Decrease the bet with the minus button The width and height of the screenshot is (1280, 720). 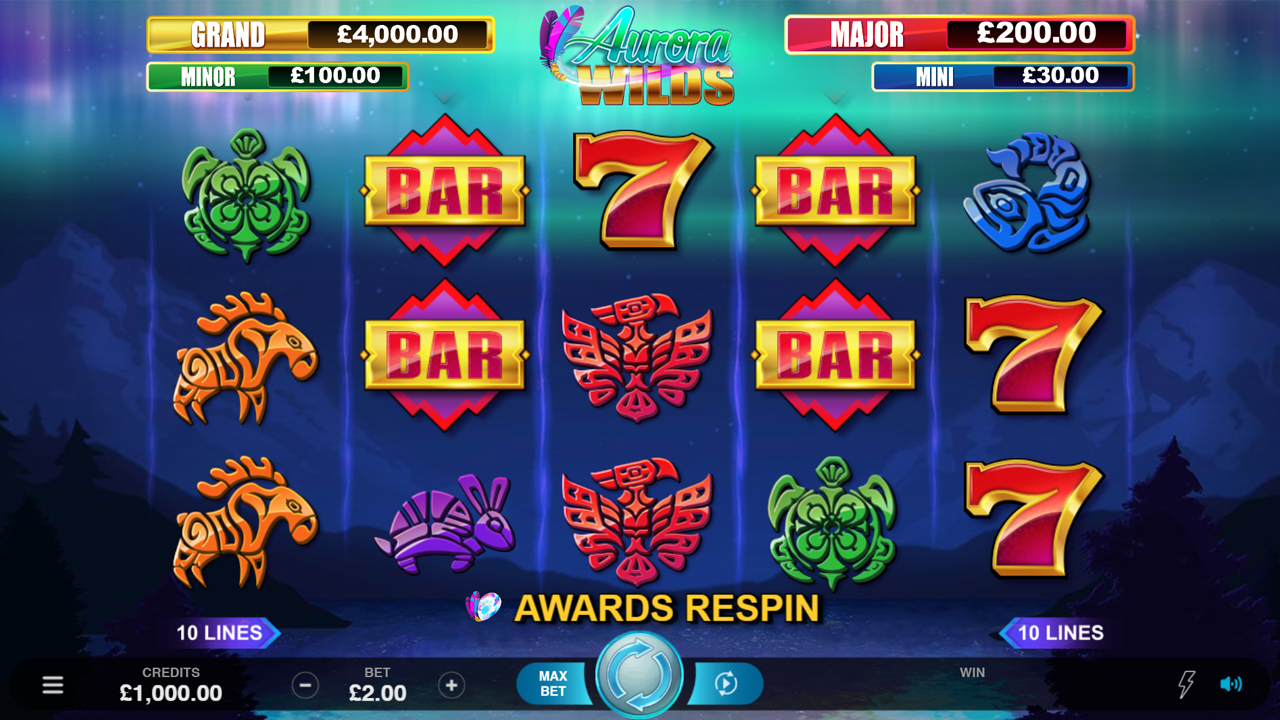click(305, 685)
